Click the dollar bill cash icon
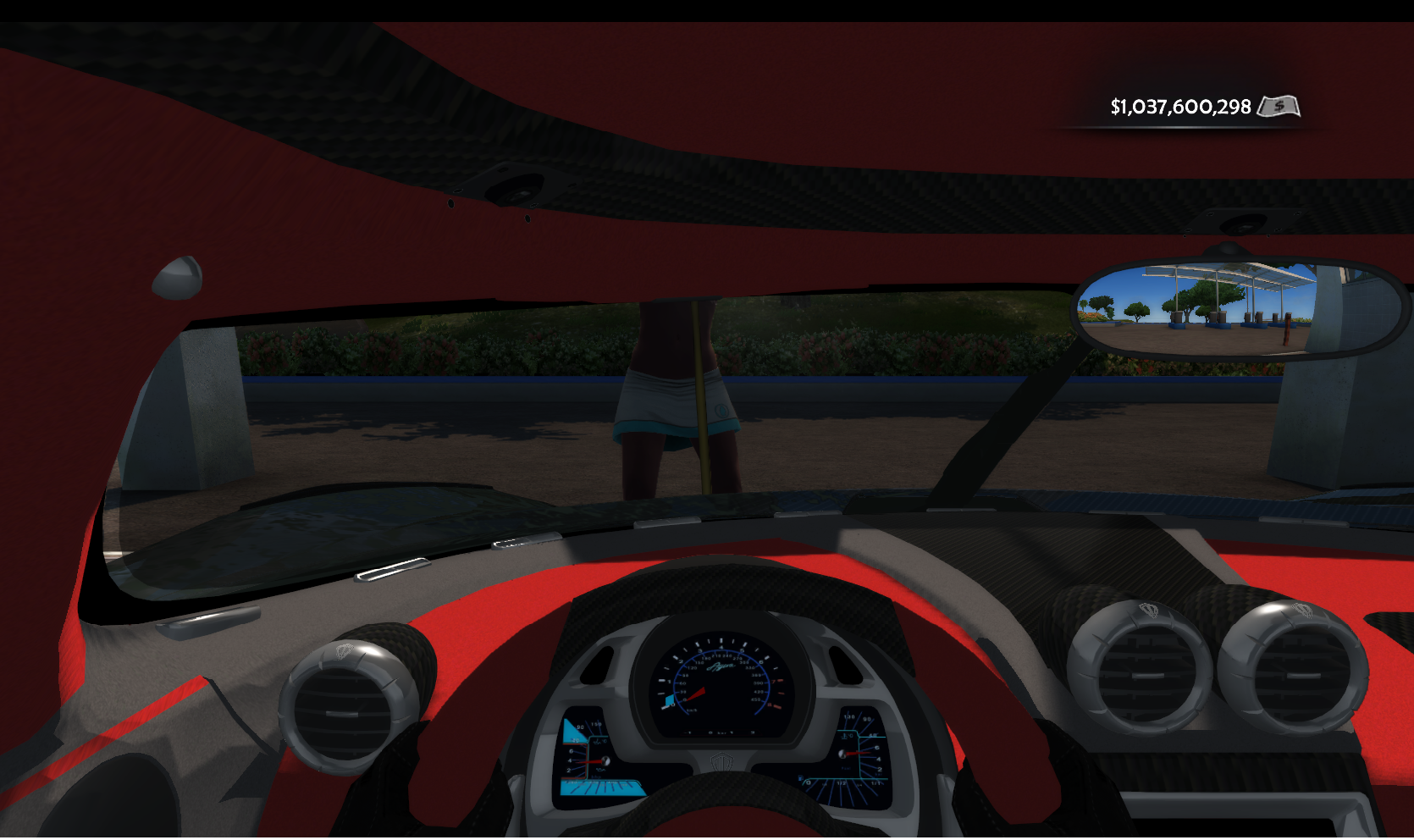1414x840 pixels. pyautogui.click(x=1281, y=108)
